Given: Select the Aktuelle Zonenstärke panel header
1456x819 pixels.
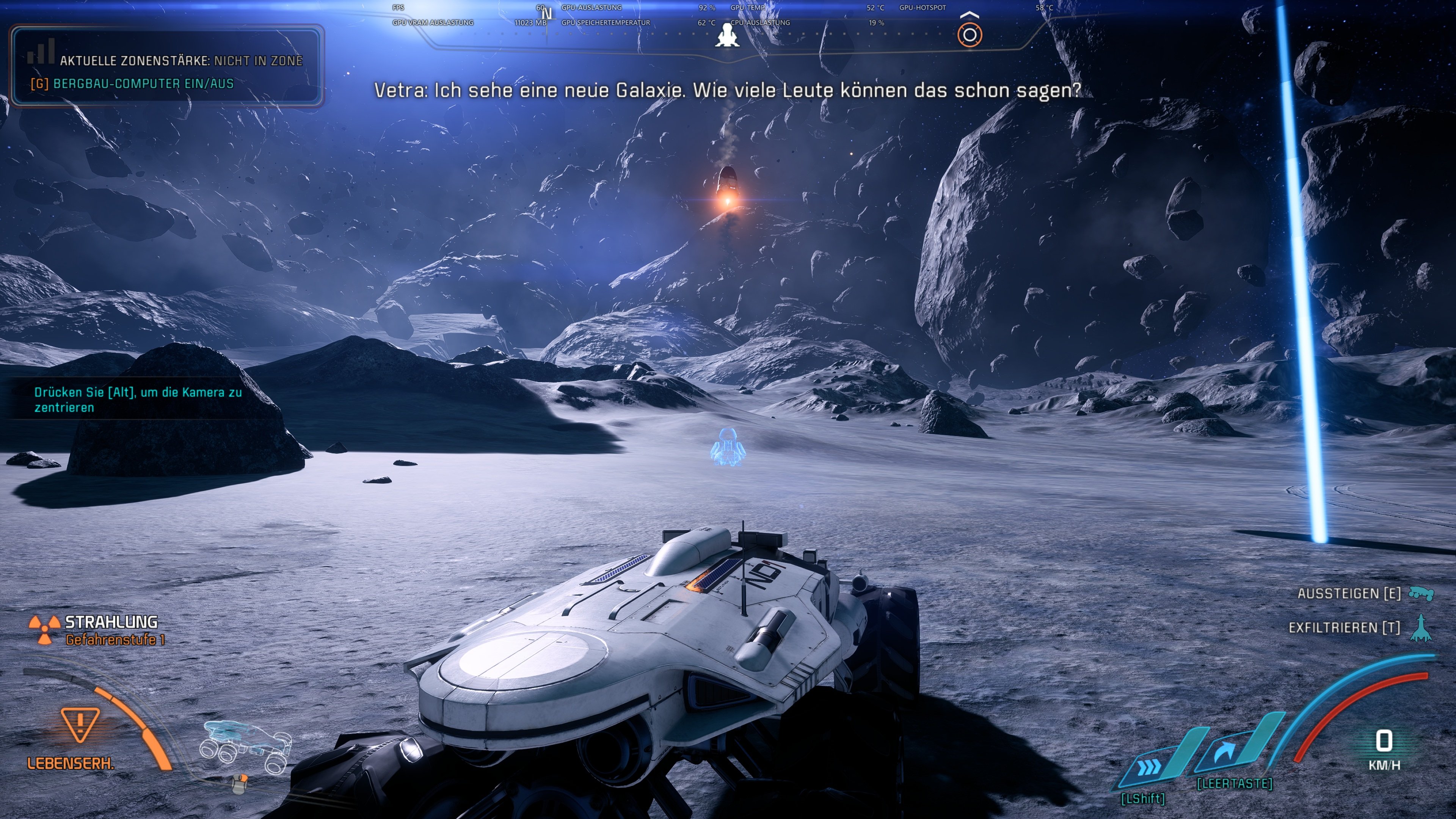Looking at the screenshot, I should point(182,60).
